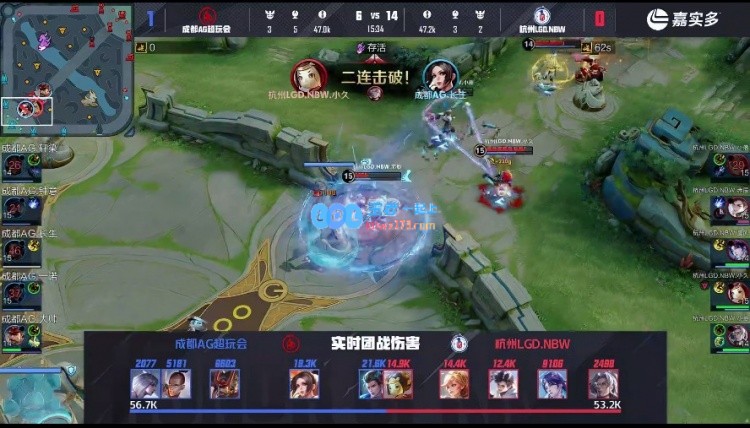Click the hero portrait with 21.6K damage

373,384
